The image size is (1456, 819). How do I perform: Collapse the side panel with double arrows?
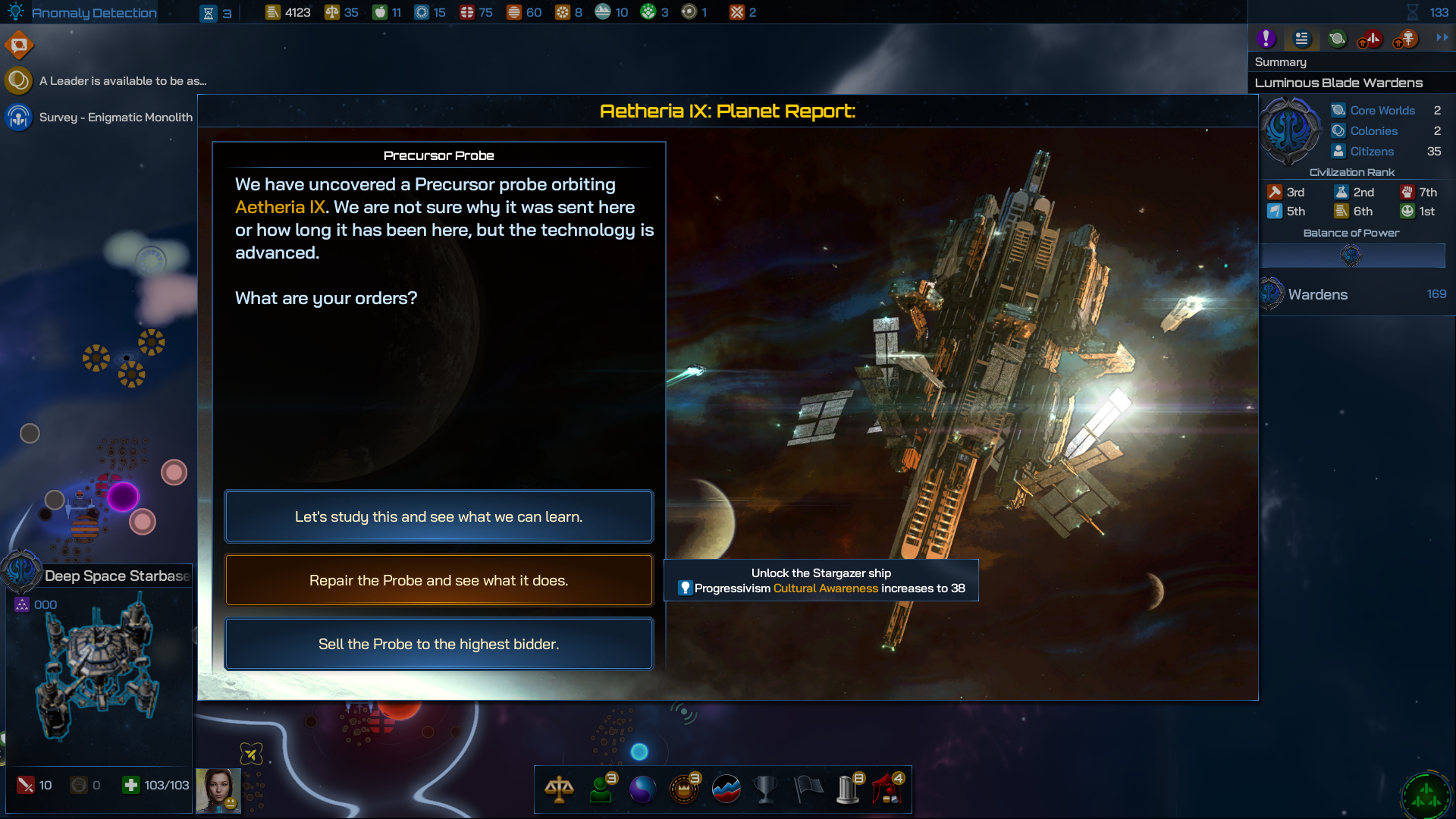tap(1442, 37)
